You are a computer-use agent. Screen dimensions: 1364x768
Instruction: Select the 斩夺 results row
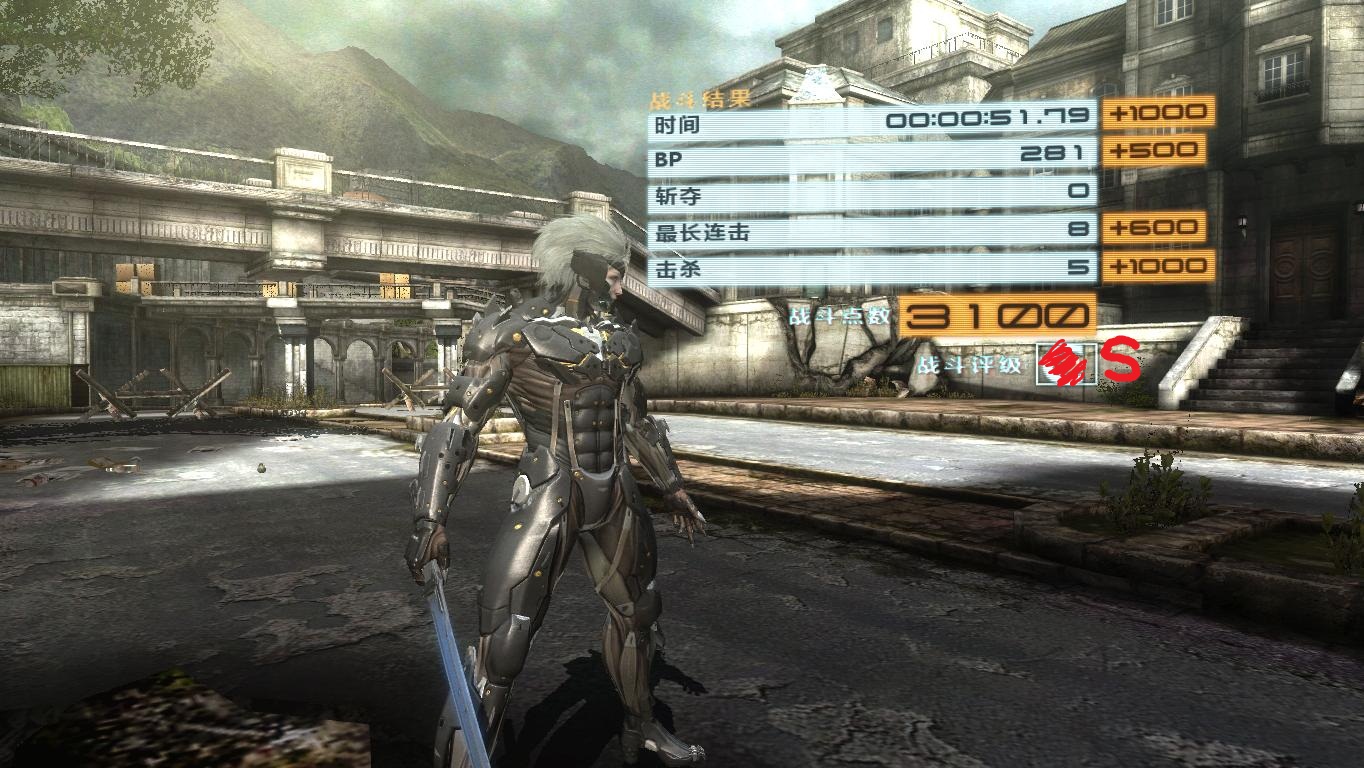tap(870, 194)
